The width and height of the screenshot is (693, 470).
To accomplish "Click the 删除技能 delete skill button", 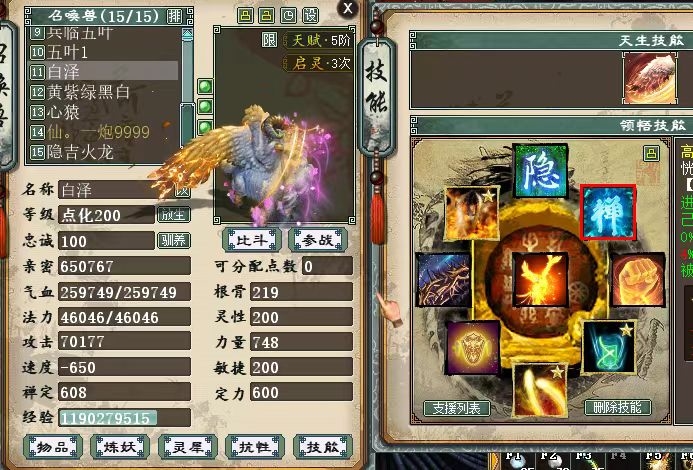I will click(x=618, y=408).
